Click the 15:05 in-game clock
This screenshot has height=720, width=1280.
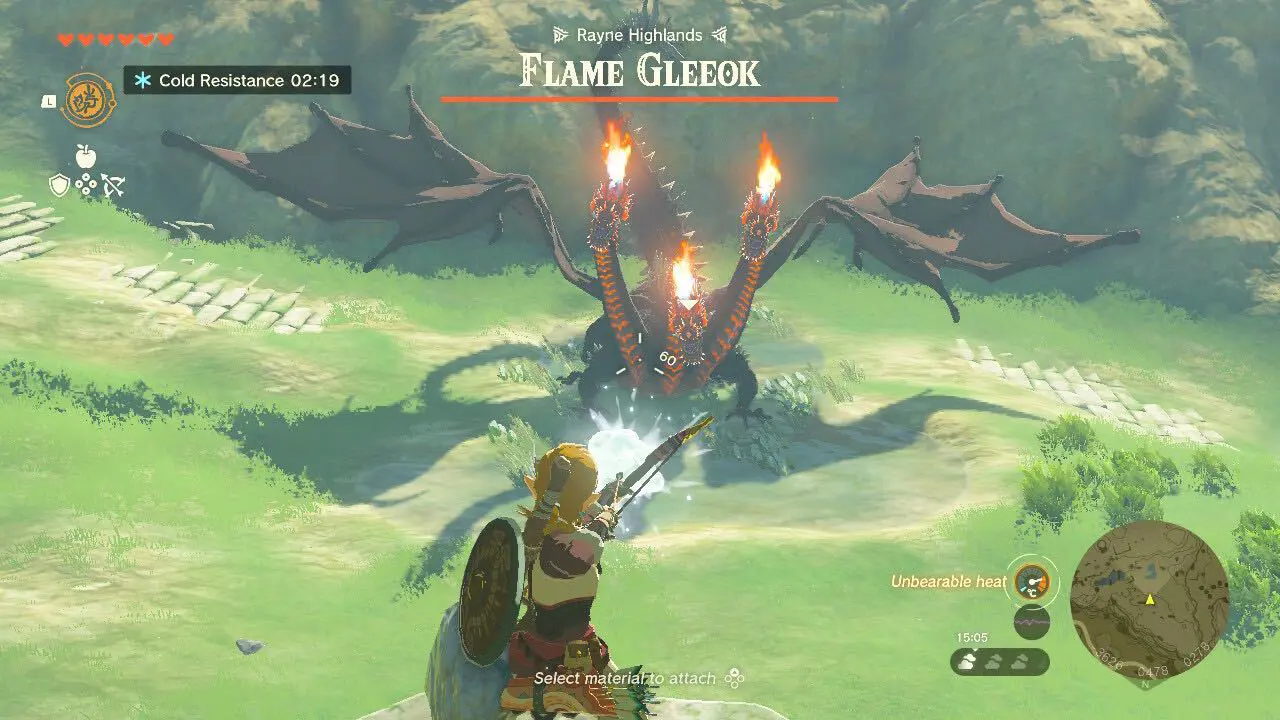click(x=973, y=637)
